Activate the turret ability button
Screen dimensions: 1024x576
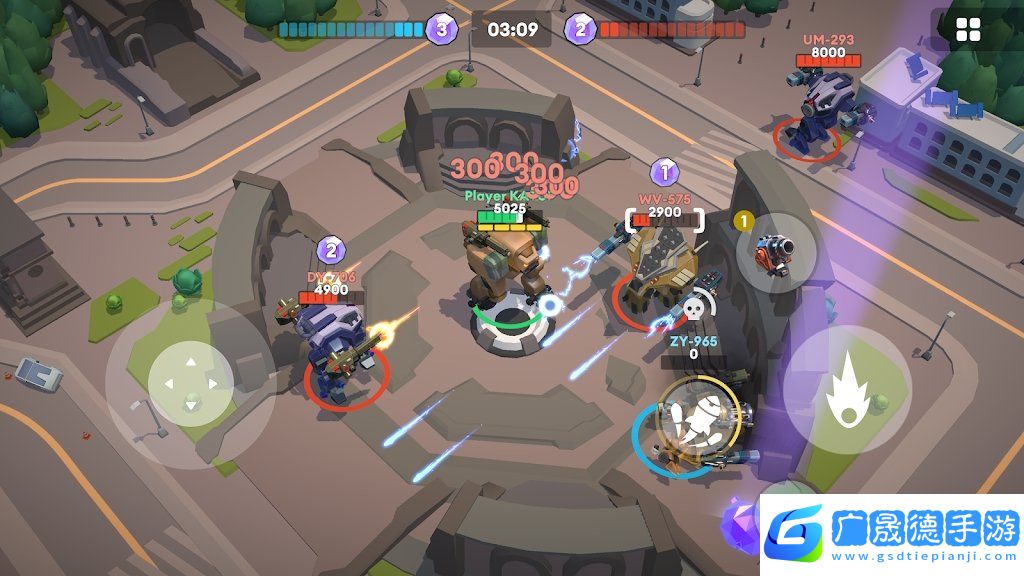click(776, 254)
